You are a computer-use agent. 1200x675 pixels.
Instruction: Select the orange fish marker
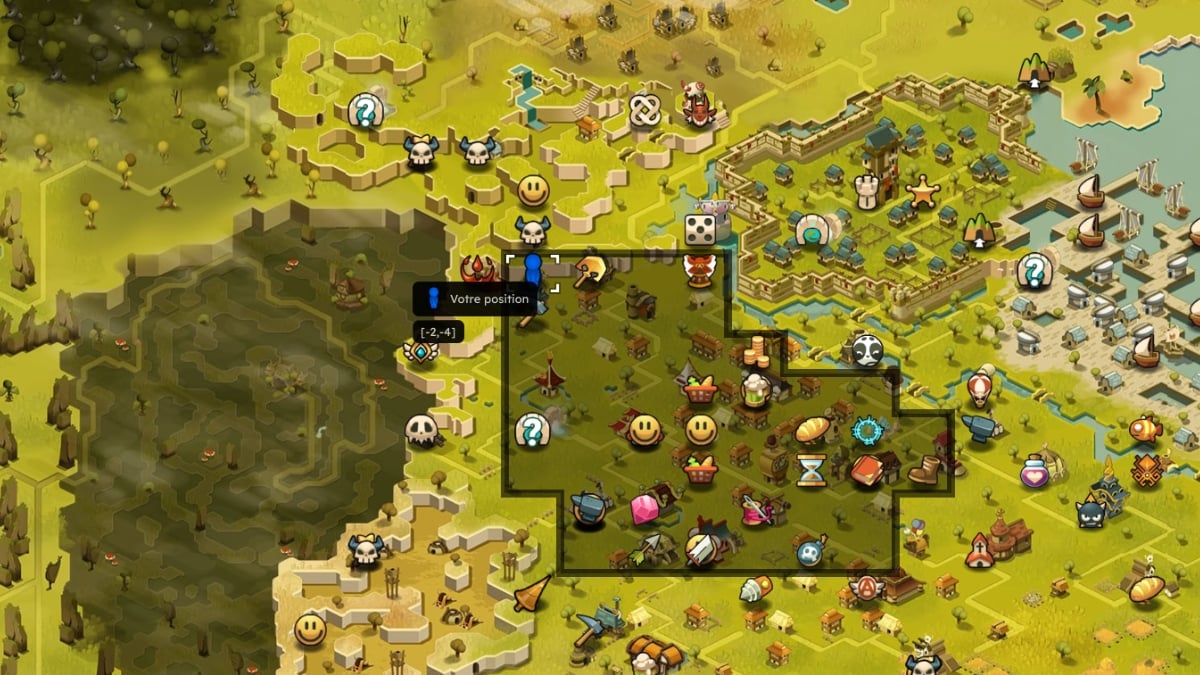coord(1144,429)
